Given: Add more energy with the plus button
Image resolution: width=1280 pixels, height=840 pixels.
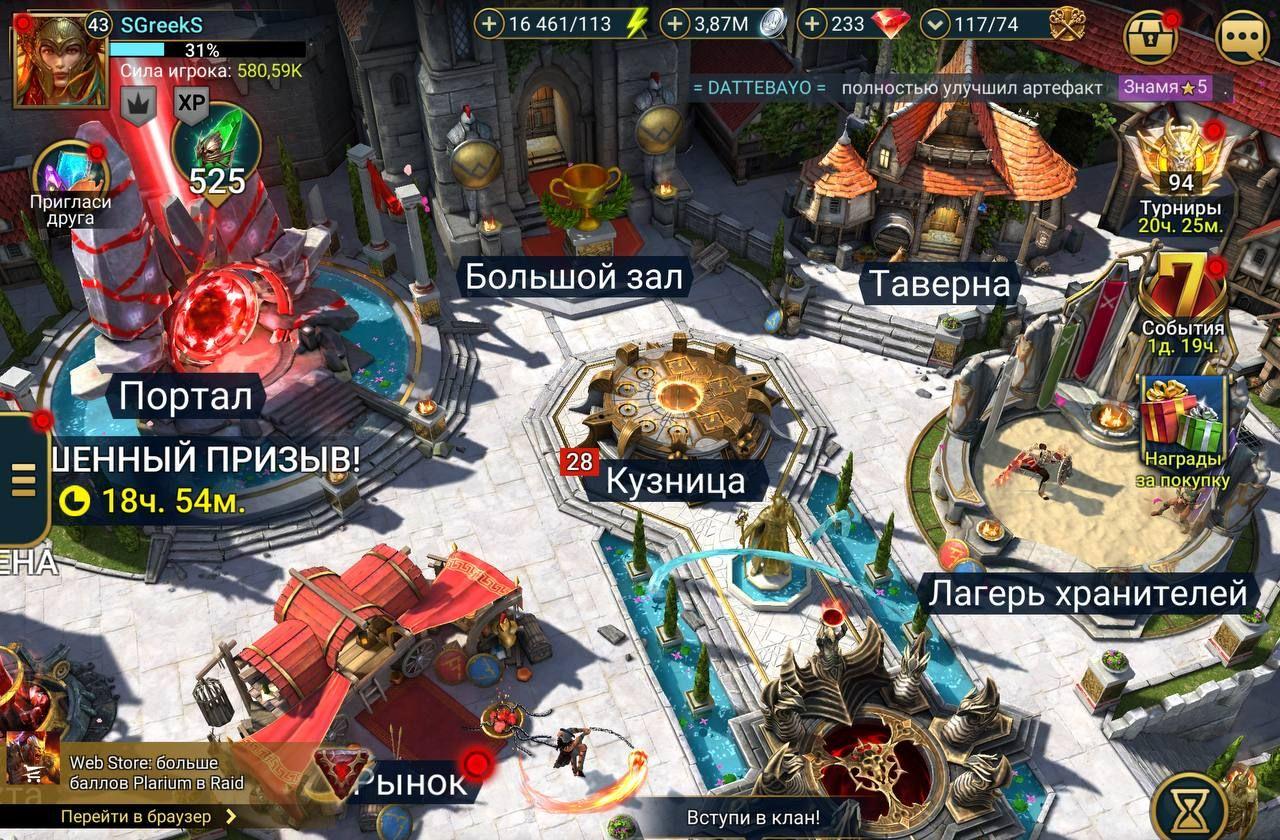Looking at the screenshot, I should click(488, 24).
